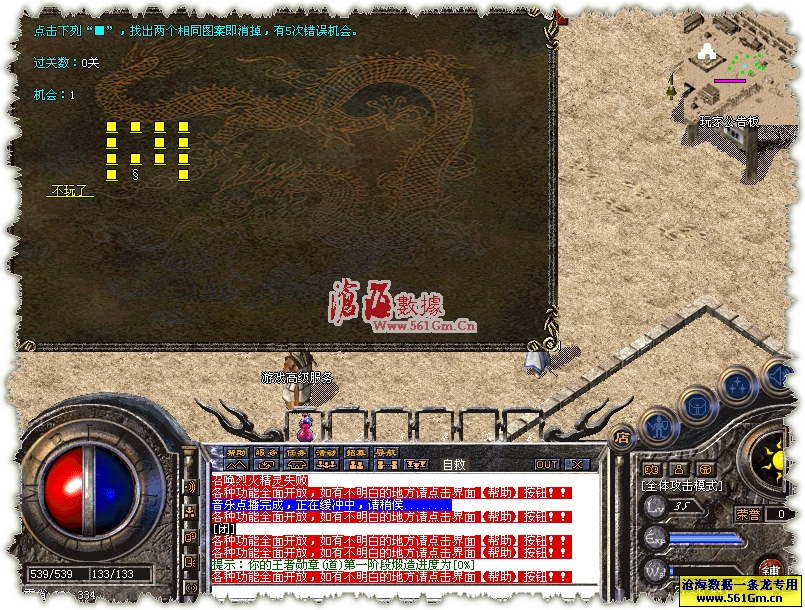
Task: Open the 导航 navigation button
Action: [x=386, y=453]
